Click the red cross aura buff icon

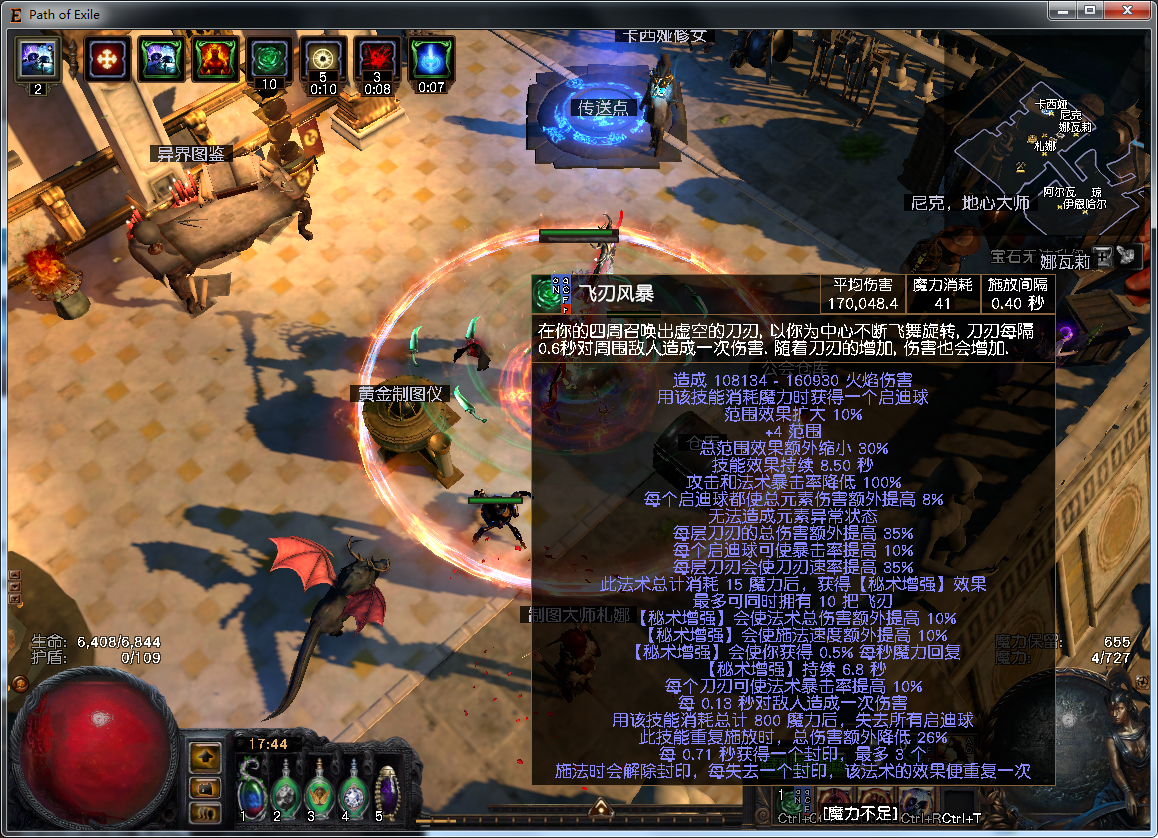[104, 60]
